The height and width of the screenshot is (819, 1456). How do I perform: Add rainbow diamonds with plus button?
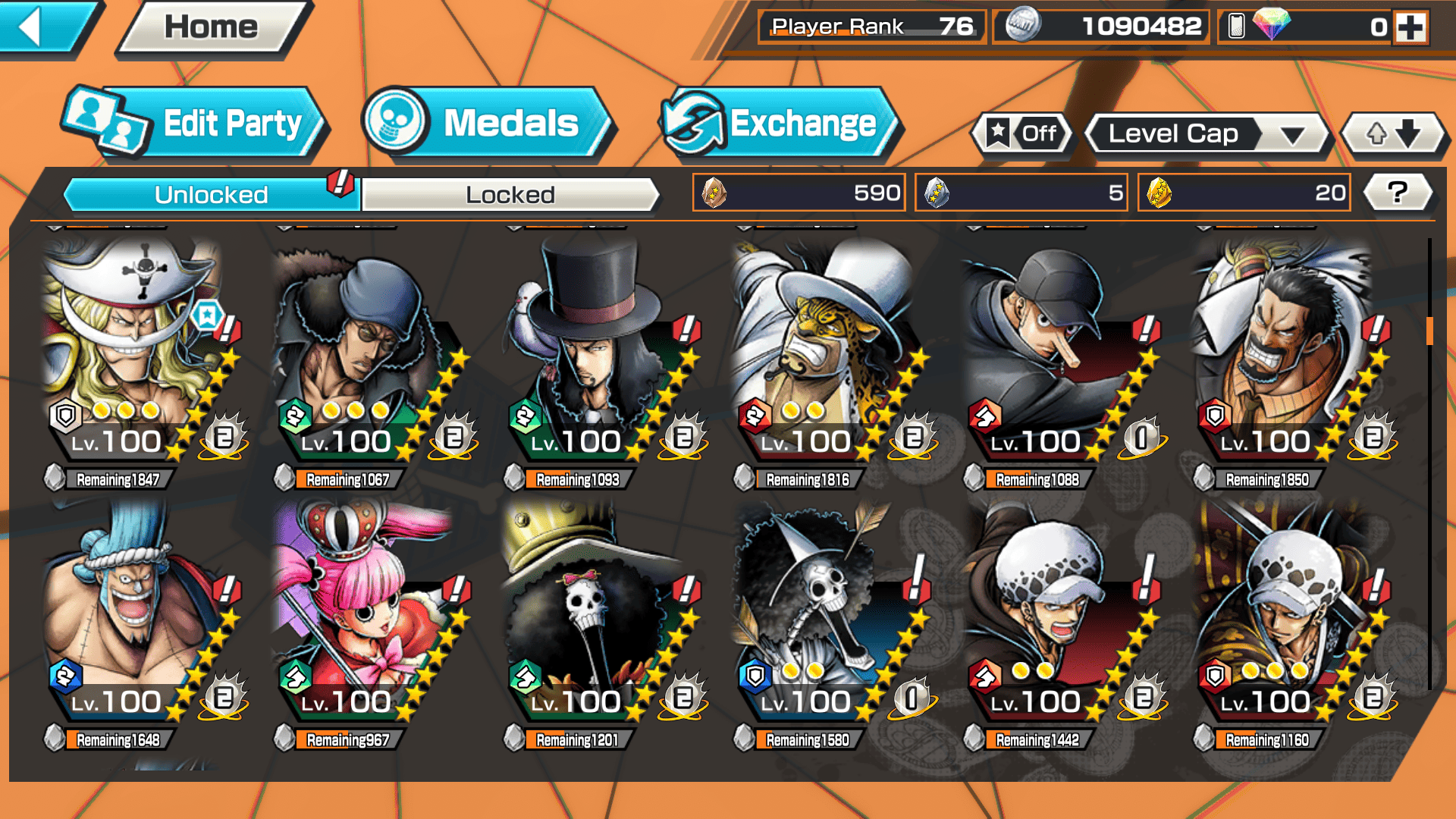1410,27
